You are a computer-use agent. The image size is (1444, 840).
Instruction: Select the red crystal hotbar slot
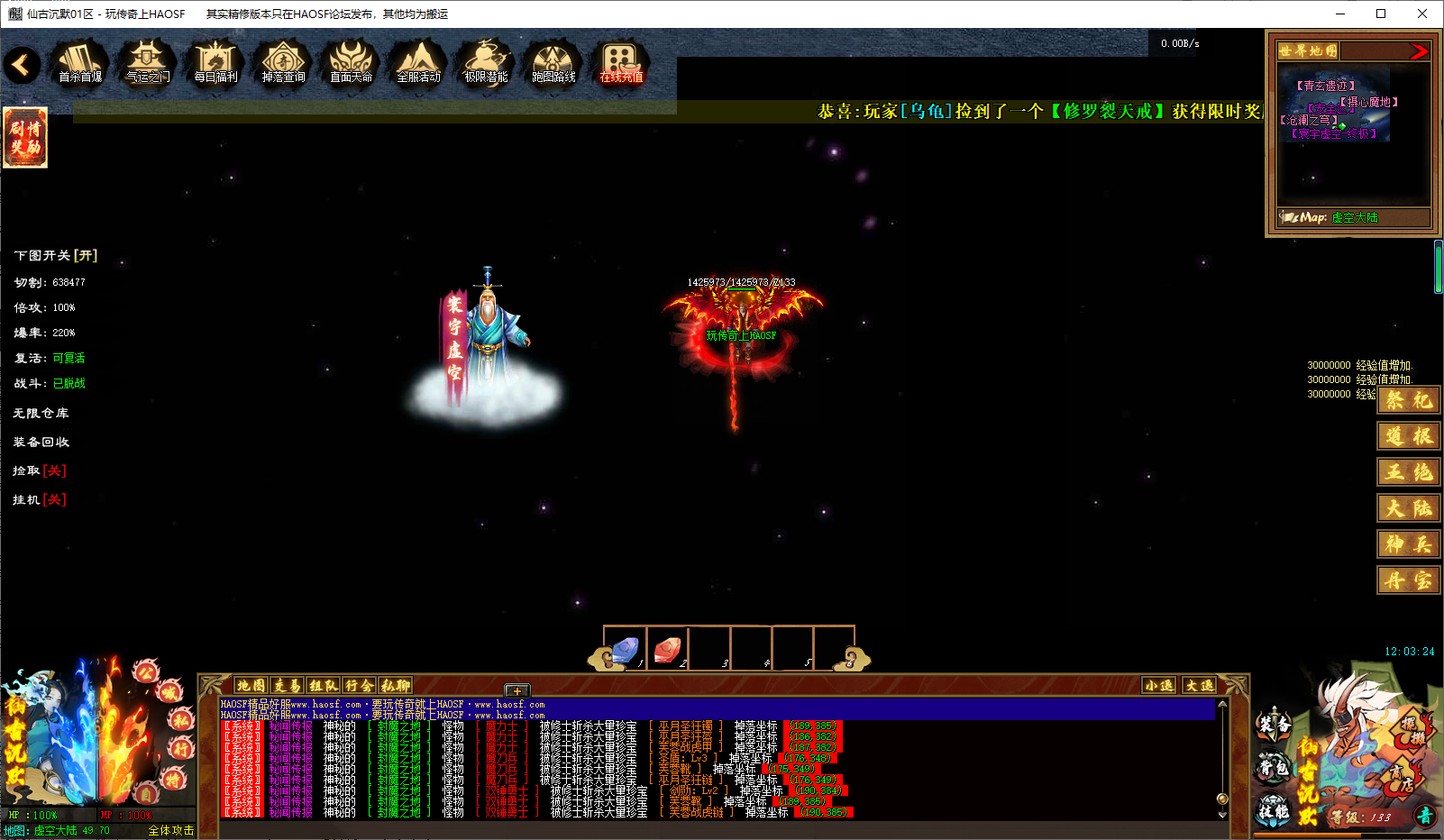667,649
